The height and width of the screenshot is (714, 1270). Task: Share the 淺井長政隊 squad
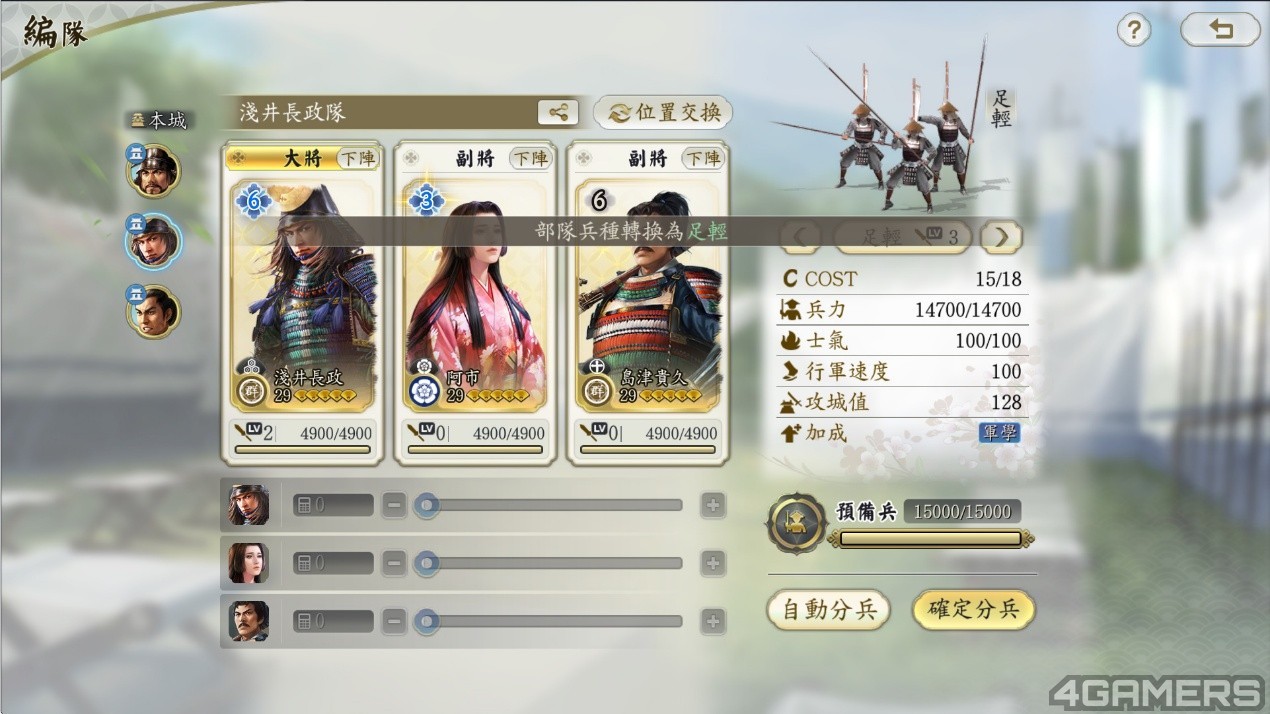[557, 112]
